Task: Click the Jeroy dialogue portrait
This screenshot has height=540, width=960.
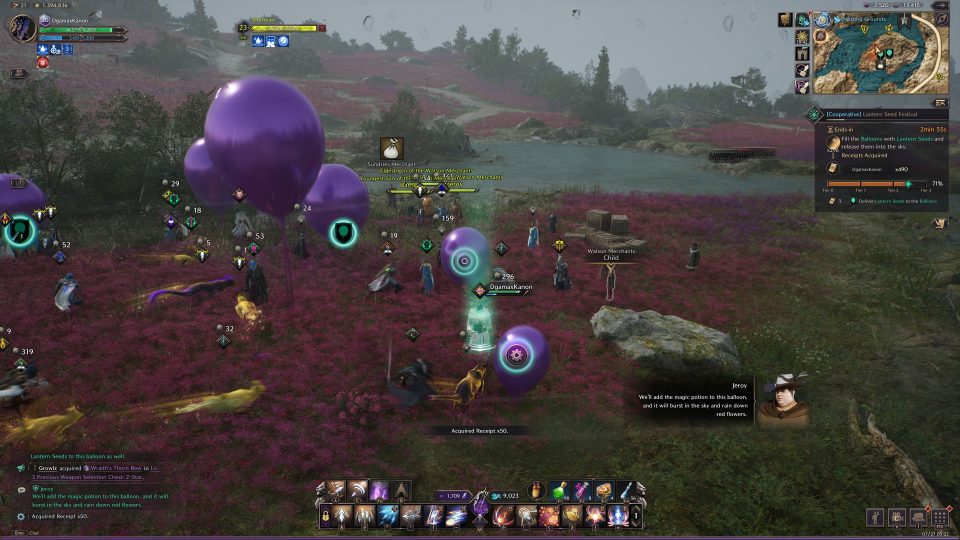Action: click(782, 400)
